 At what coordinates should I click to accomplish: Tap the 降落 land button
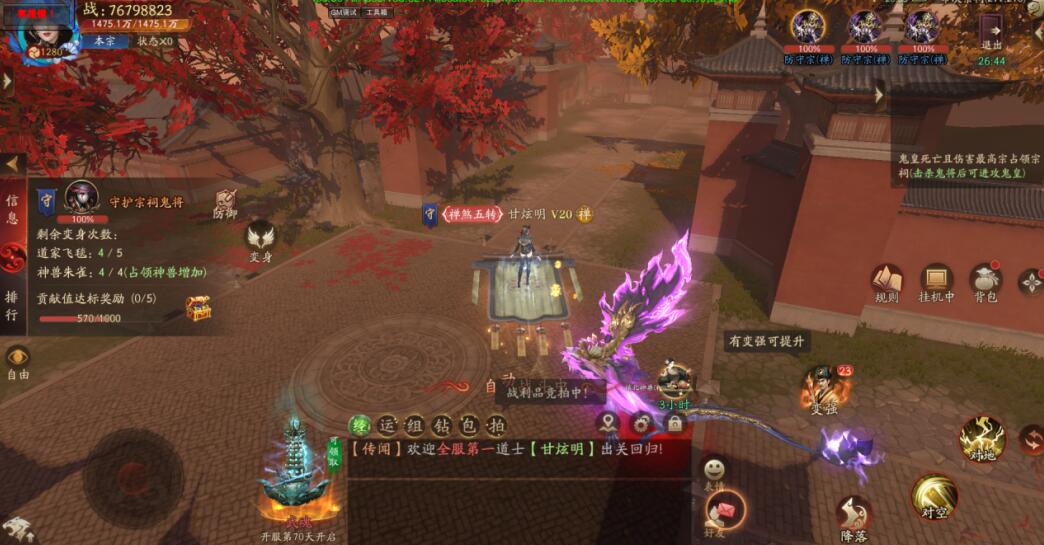(x=853, y=516)
